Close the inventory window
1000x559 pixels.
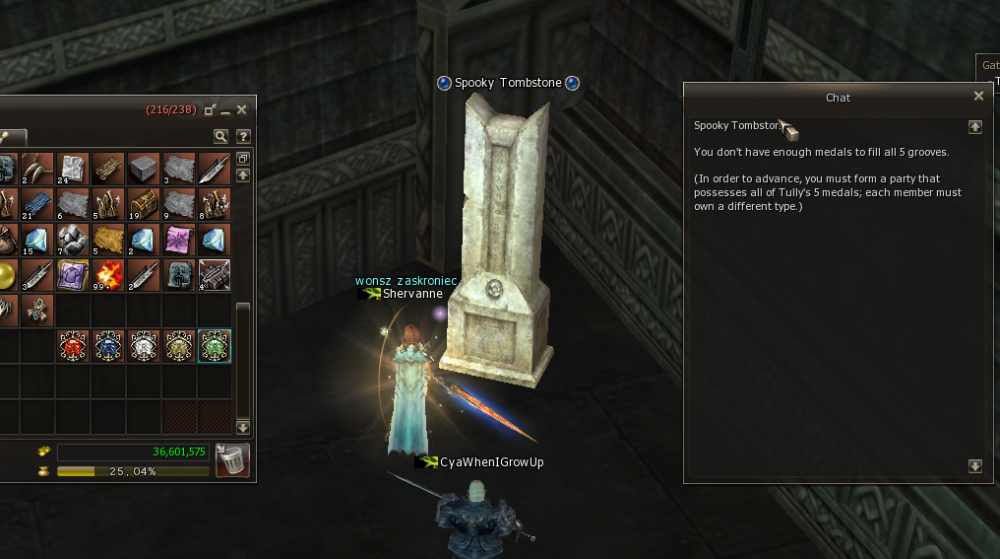(242, 109)
